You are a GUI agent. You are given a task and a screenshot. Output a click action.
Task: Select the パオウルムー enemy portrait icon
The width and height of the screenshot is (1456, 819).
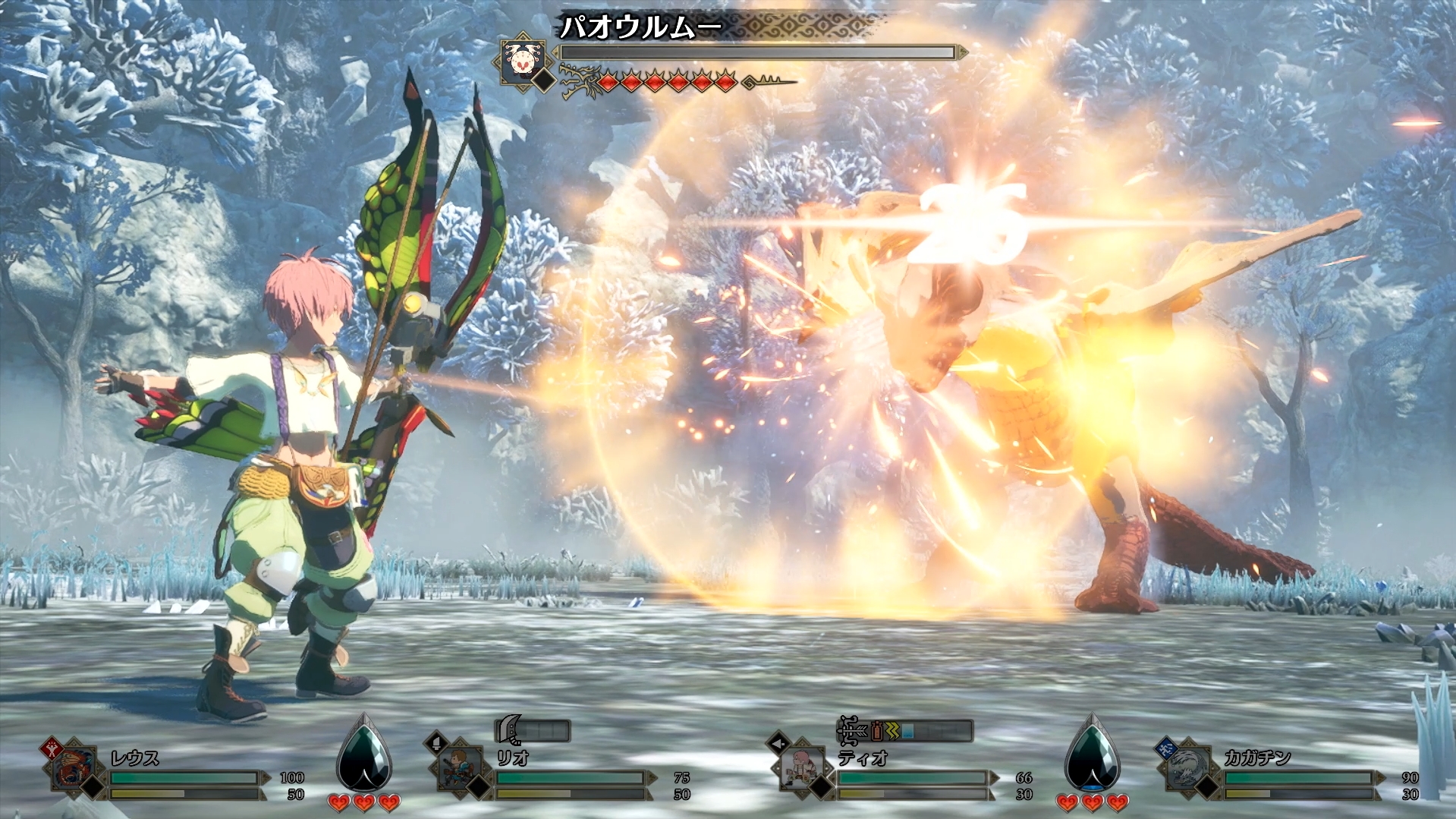tap(523, 59)
